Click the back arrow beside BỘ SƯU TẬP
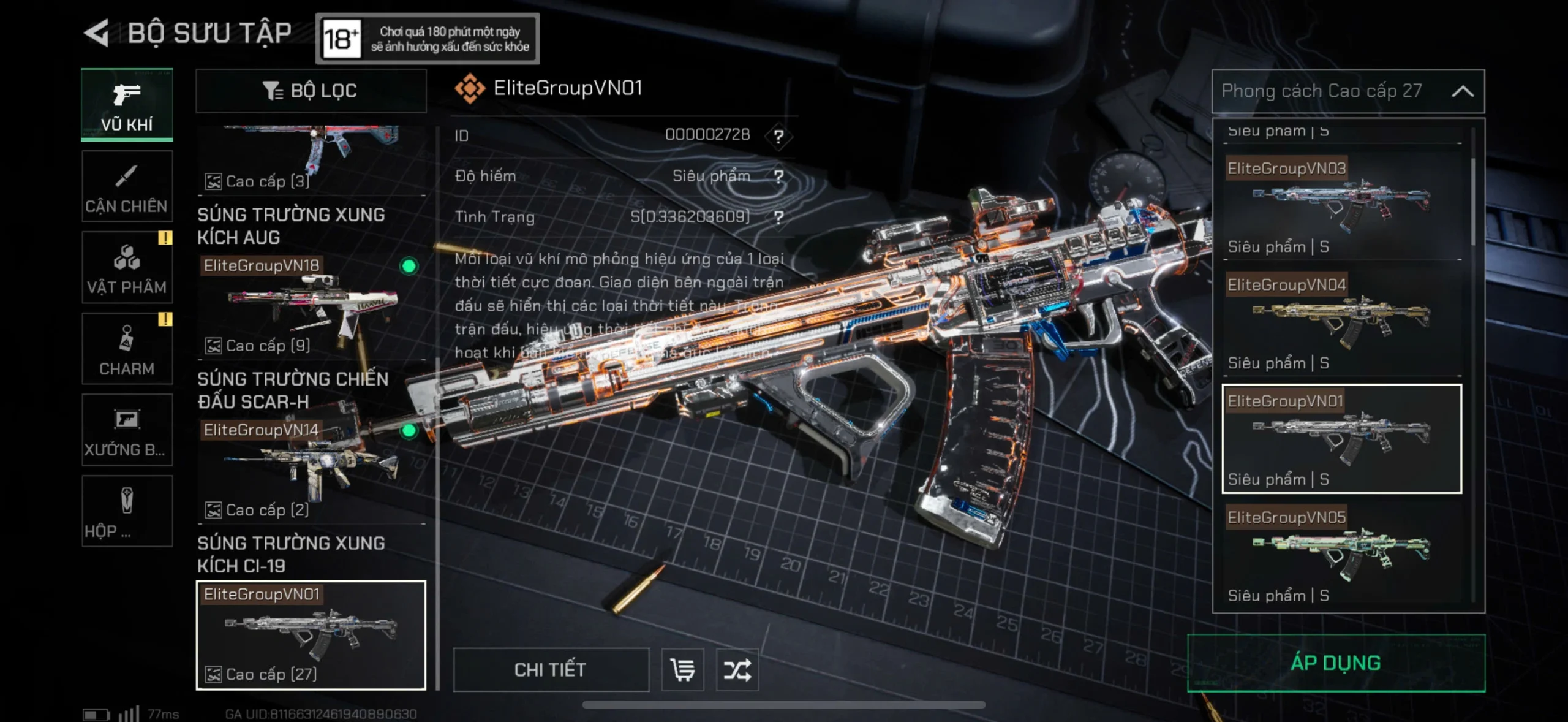The height and width of the screenshot is (722, 1568). [x=98, y=32]
